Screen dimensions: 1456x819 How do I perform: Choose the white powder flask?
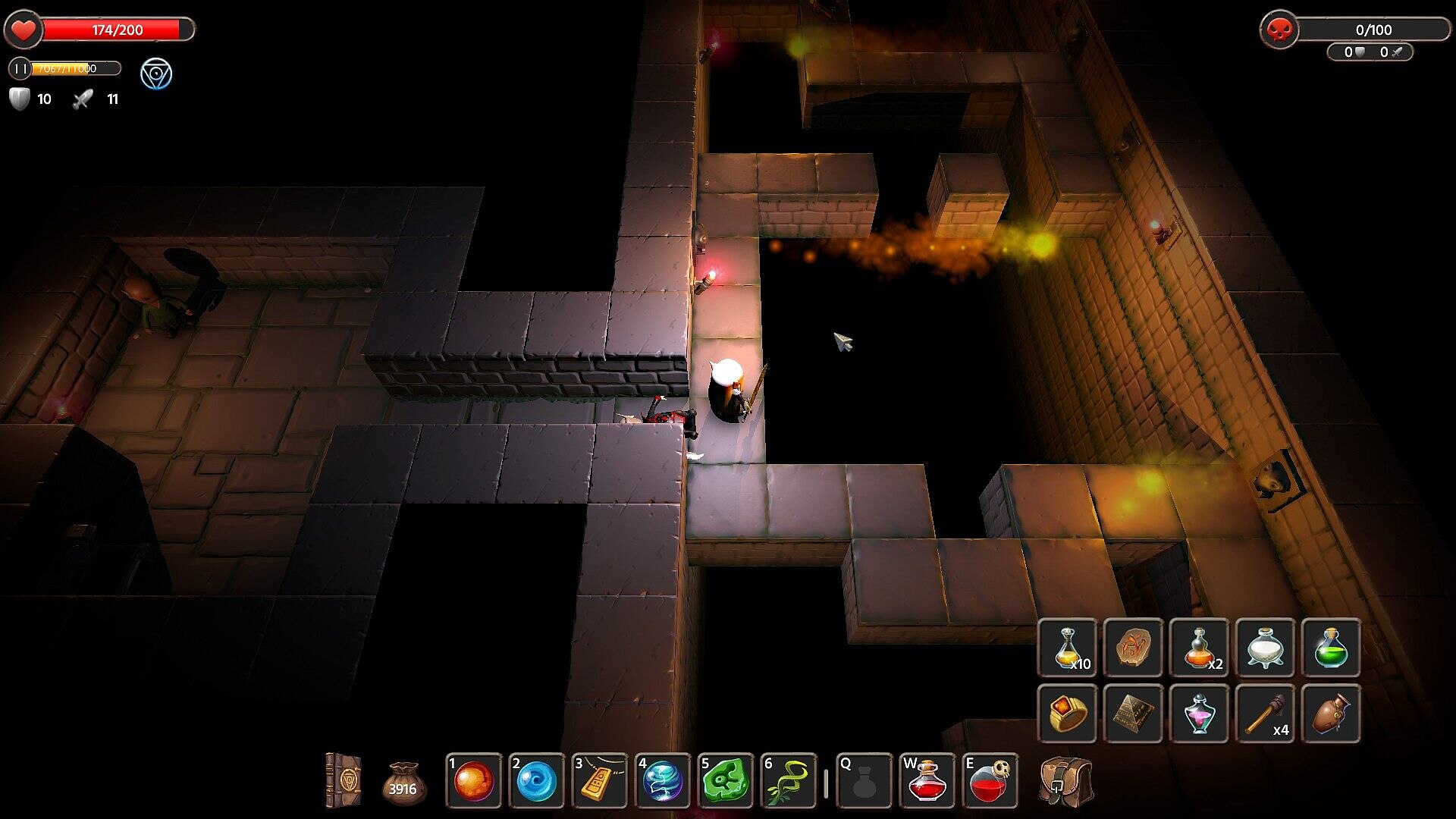[1265, 648]
